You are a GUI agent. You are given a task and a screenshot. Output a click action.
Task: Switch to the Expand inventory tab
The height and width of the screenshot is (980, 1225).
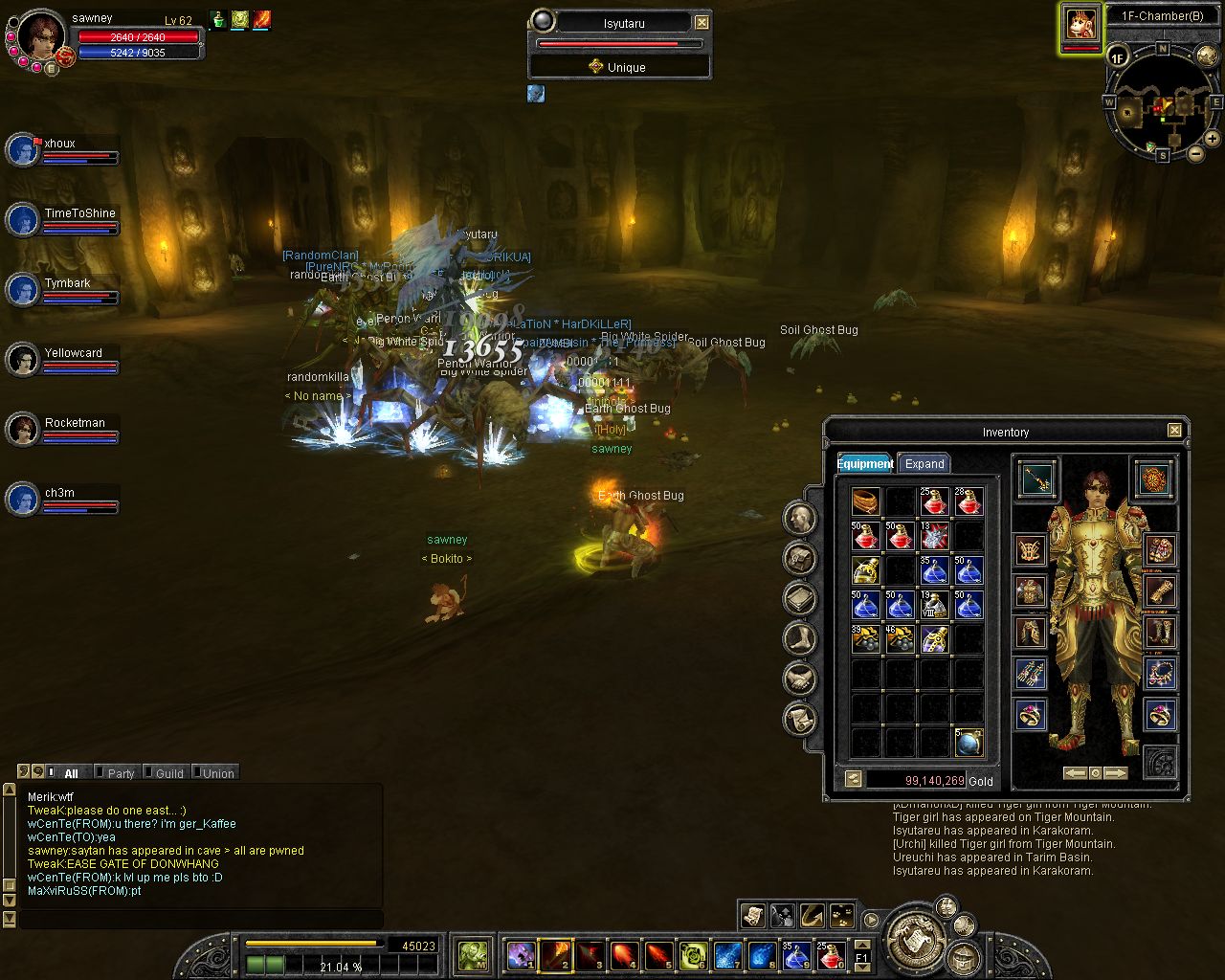pyautogui.click(x=924, y=464)
